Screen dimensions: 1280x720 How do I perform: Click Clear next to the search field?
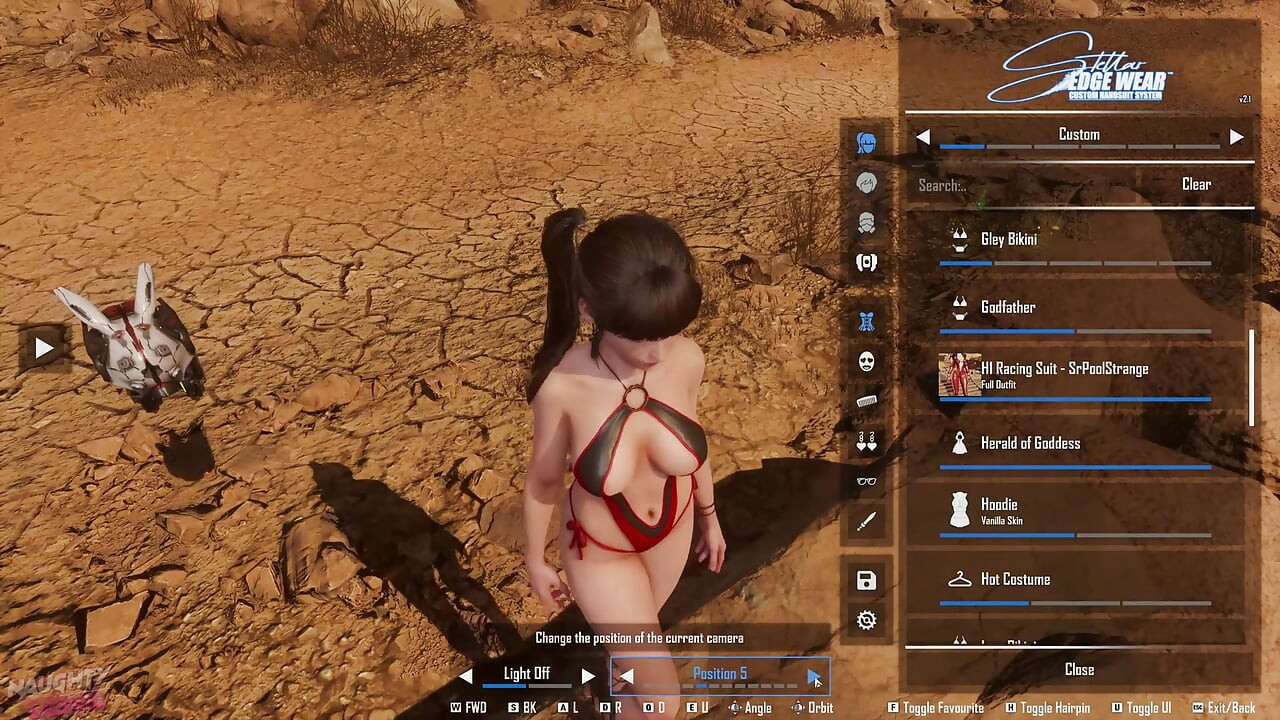1197,184
